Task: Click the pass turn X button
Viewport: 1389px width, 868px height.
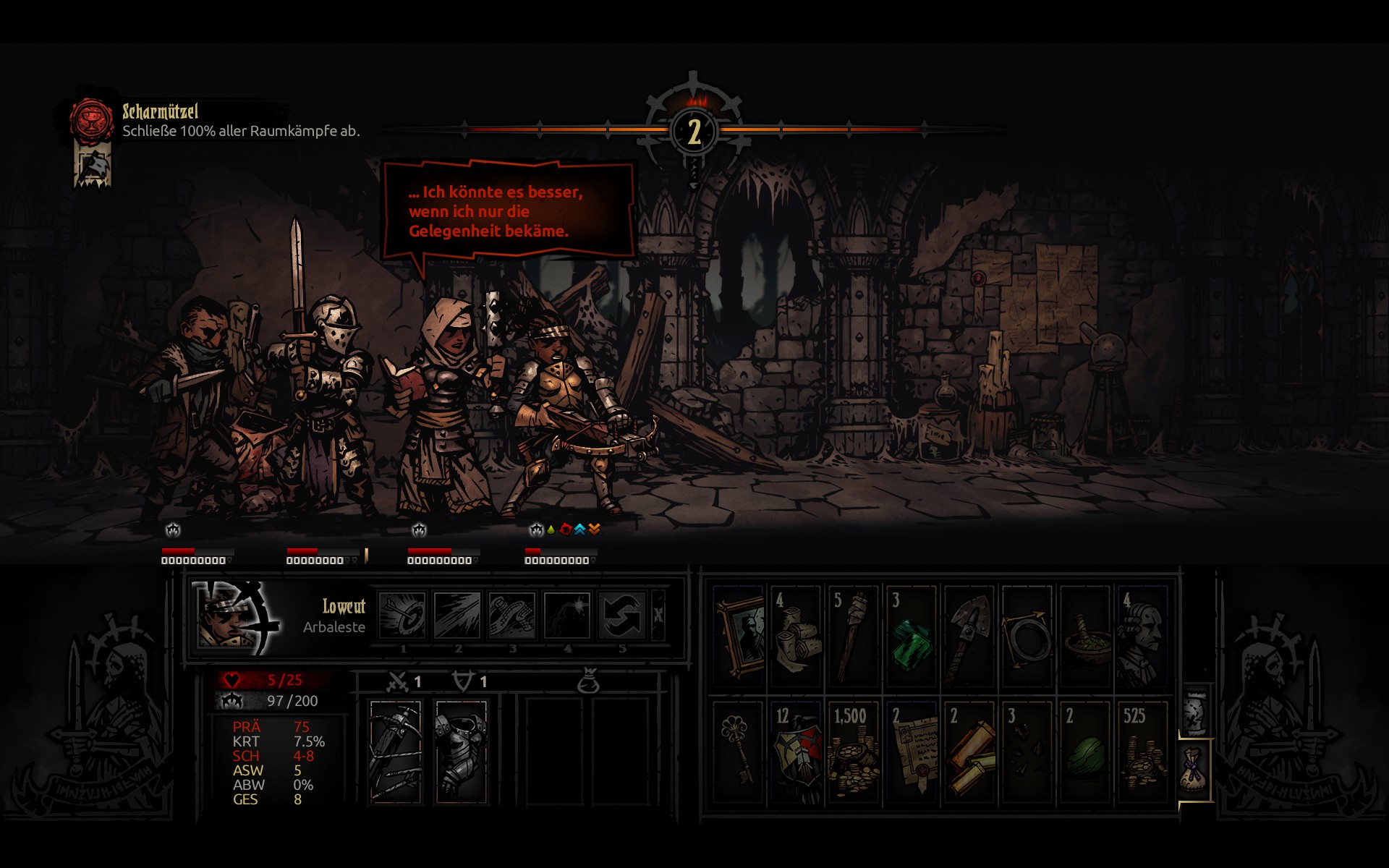Action: click(x=658, y=615)
